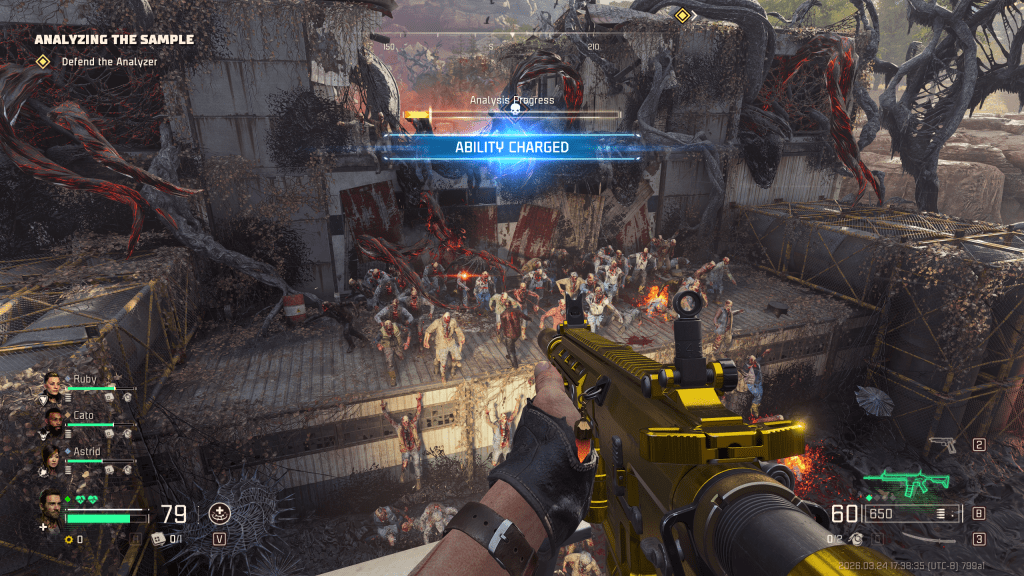Select Astrid's squad portrait
This screenshot has width=1024, height=576.
click(52, 458)
